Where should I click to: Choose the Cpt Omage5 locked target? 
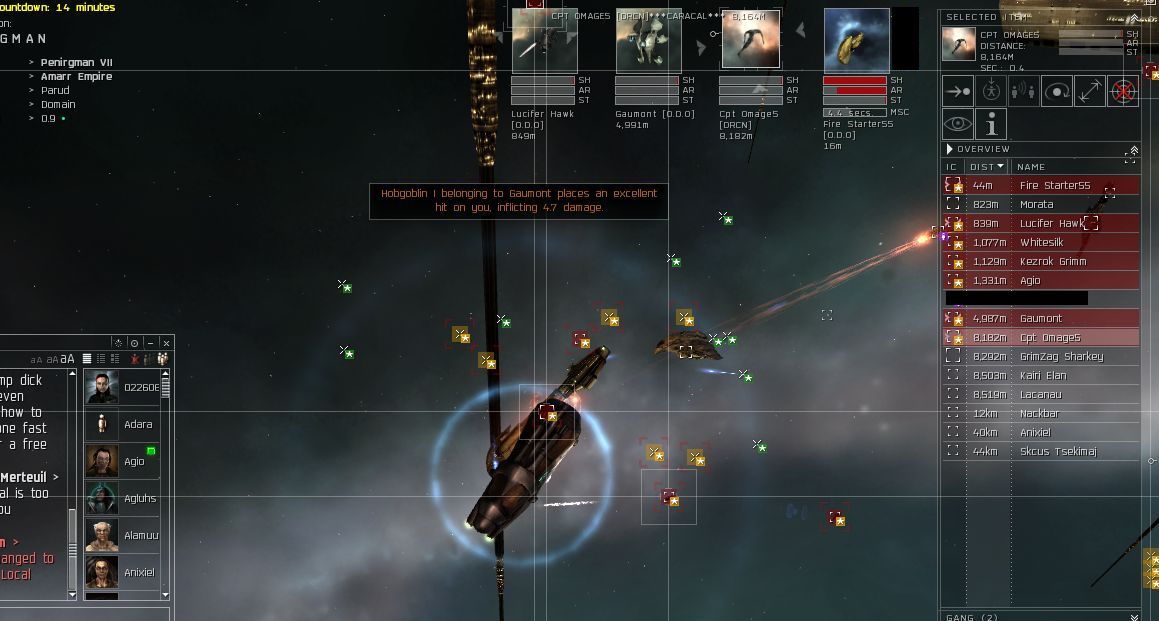click(751, 42)
